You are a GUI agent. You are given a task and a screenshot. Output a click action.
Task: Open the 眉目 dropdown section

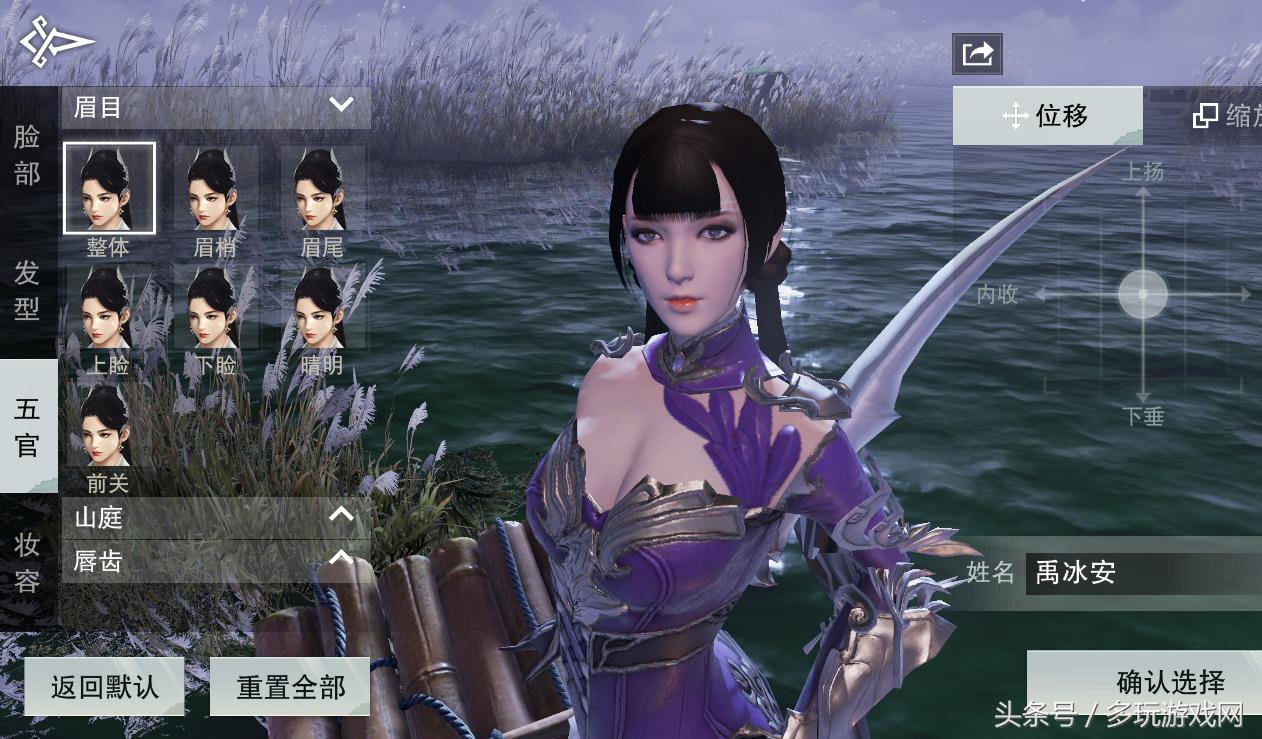(215, 107)
